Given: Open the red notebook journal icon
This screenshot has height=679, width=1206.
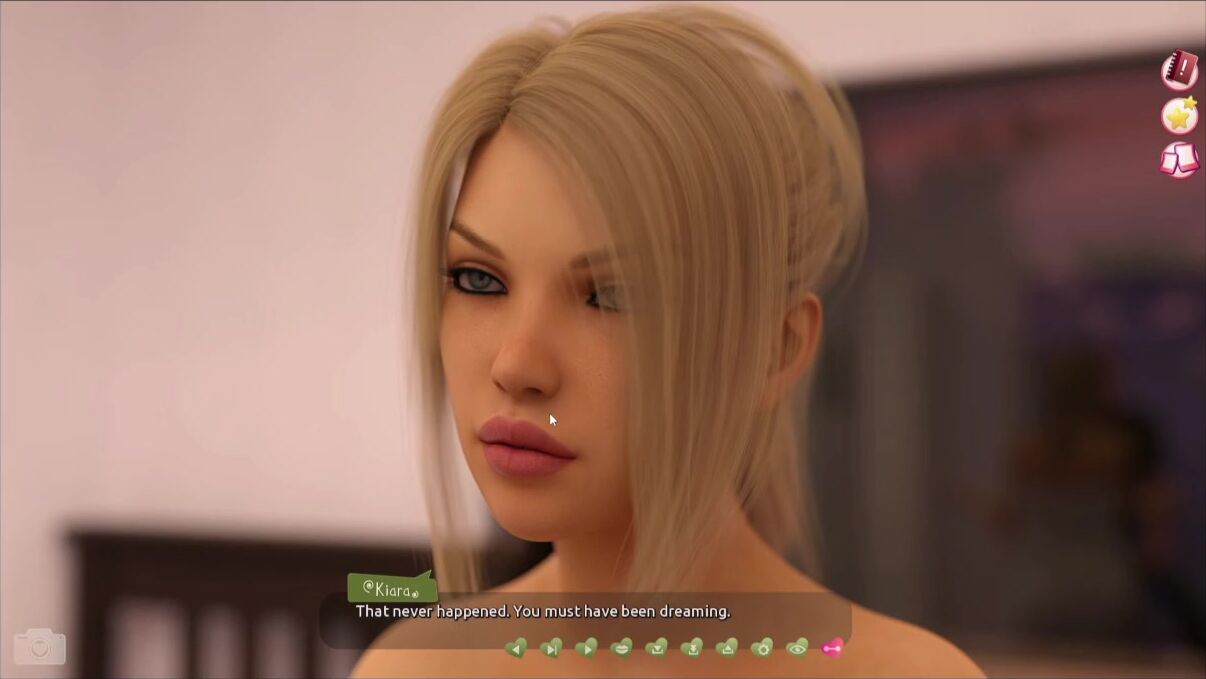Looking at the screenshot, I should pos(1180,69).
